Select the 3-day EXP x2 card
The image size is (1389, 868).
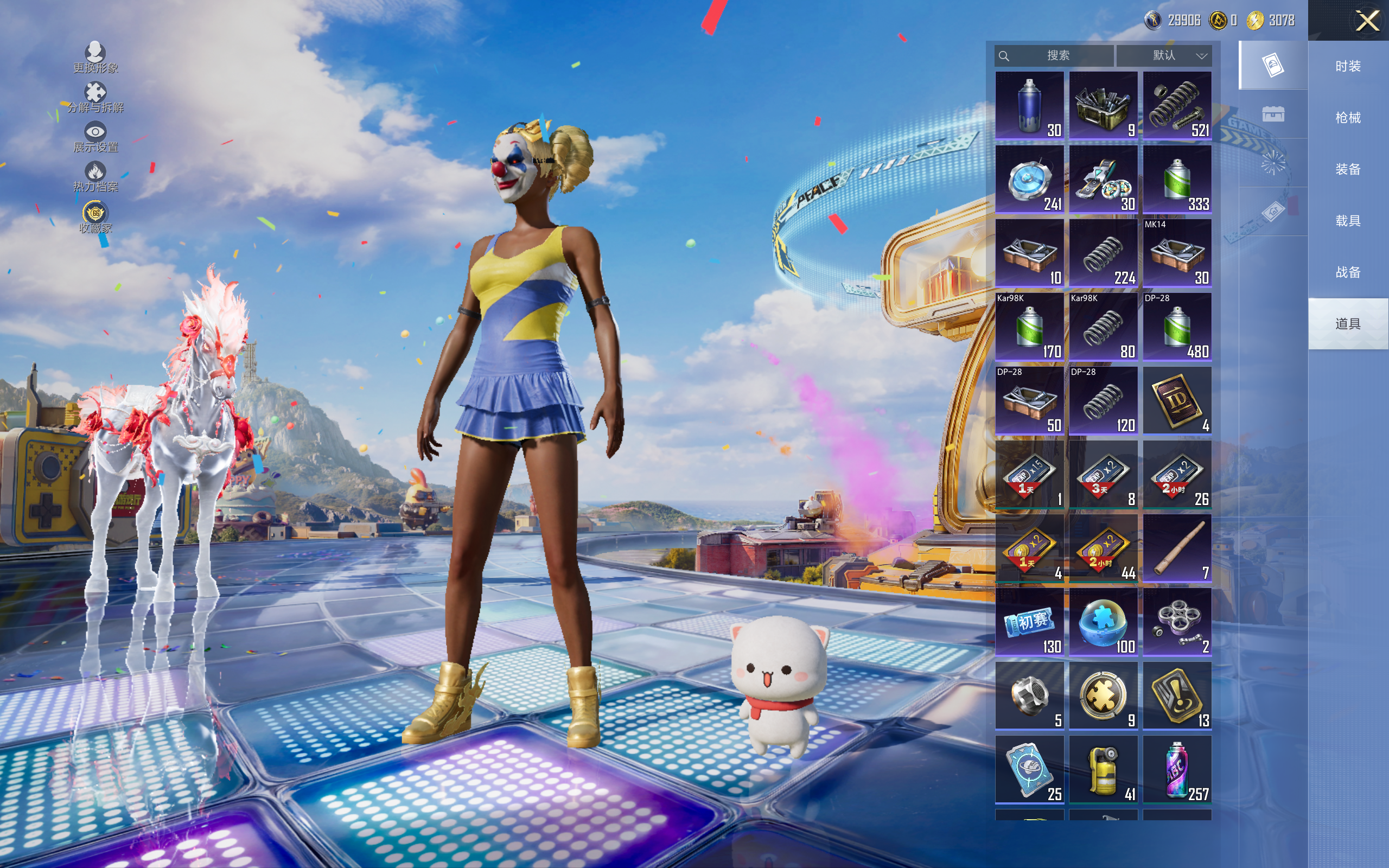pyautogui.click(x=1103, y=475)
